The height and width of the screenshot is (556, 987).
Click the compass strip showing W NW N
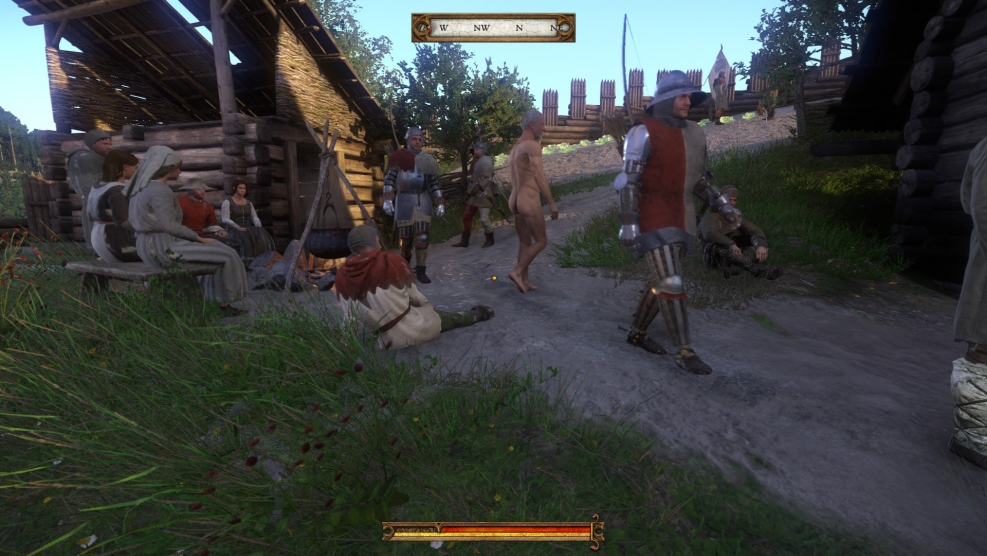[x=493, y=28]
